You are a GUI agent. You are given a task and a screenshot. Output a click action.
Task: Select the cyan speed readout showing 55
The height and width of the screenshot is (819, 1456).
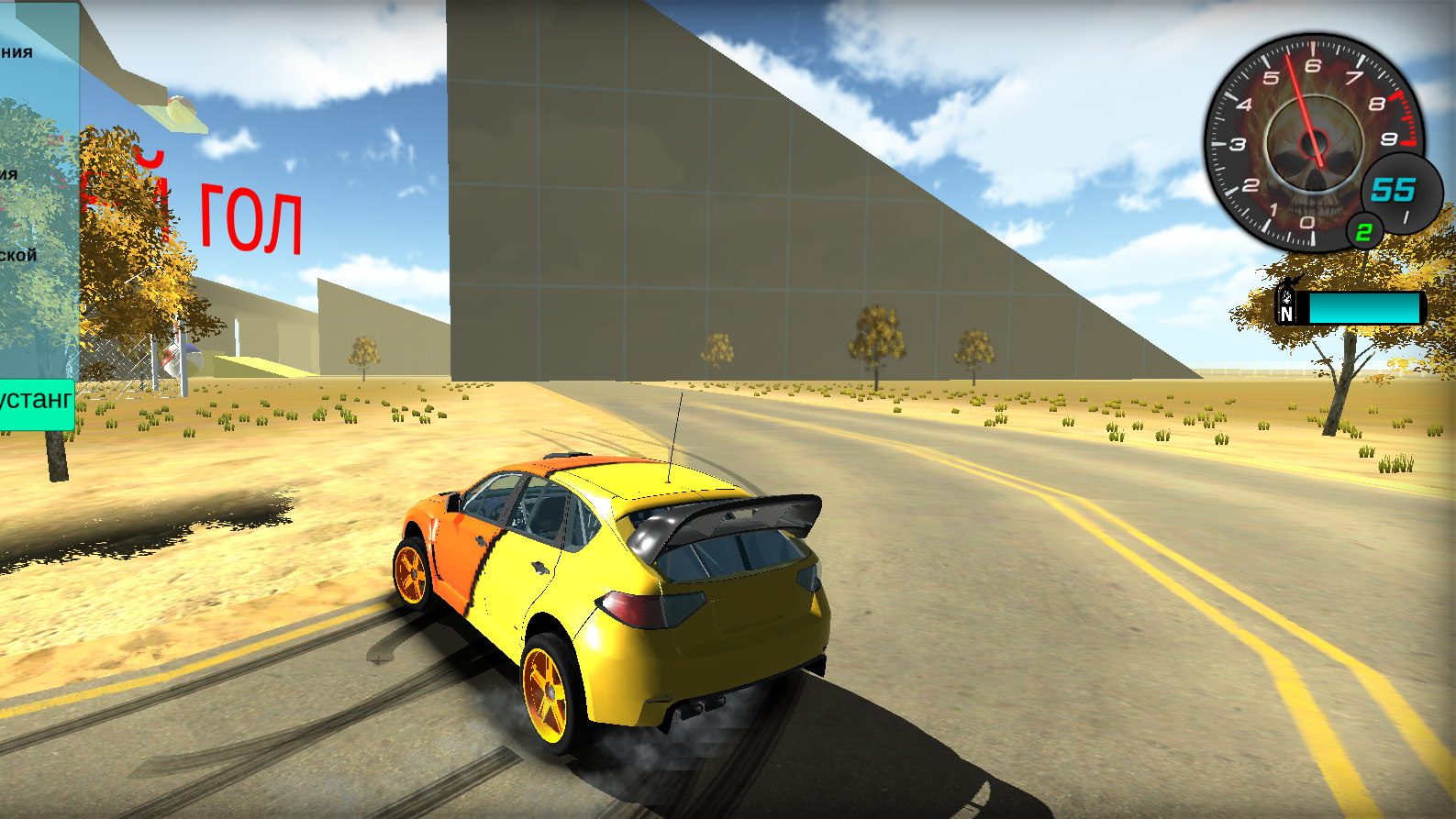point(1393,191)
